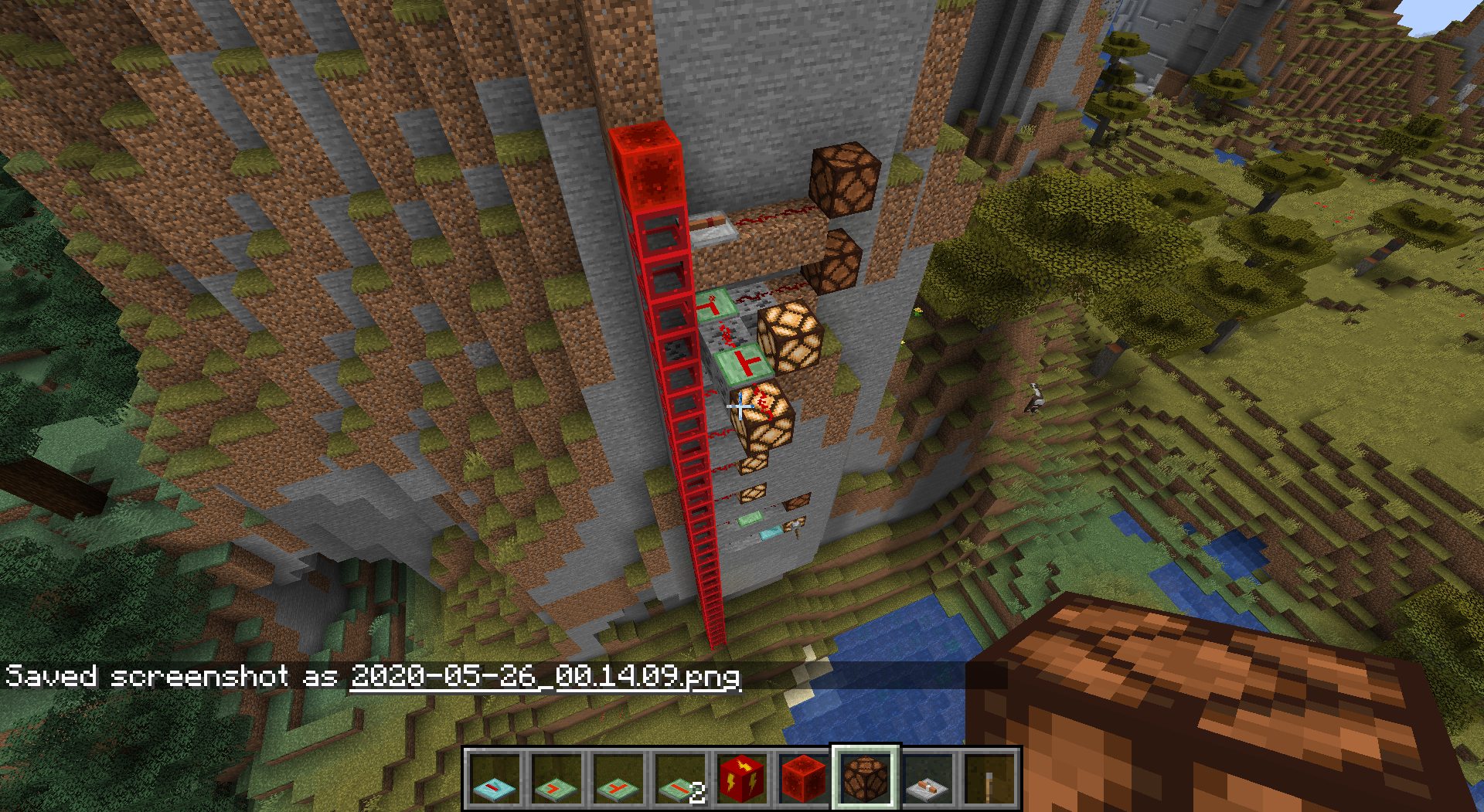Select the redstone lamp hotbar slot

(x=866, y=779)
